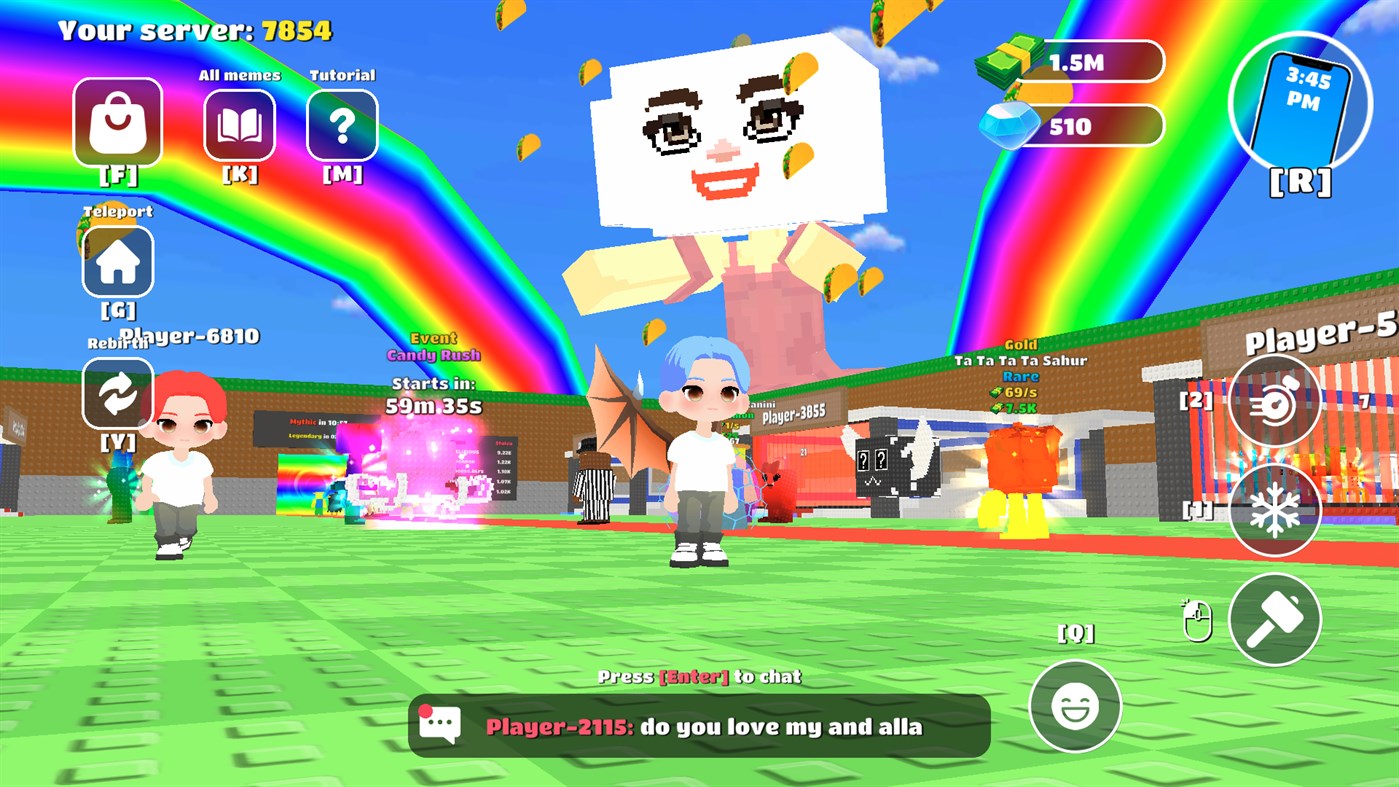Open the Tutorial question mark icon
Image resolution: width=1399 pixels, height=787 pixels.
coord(342,122)
